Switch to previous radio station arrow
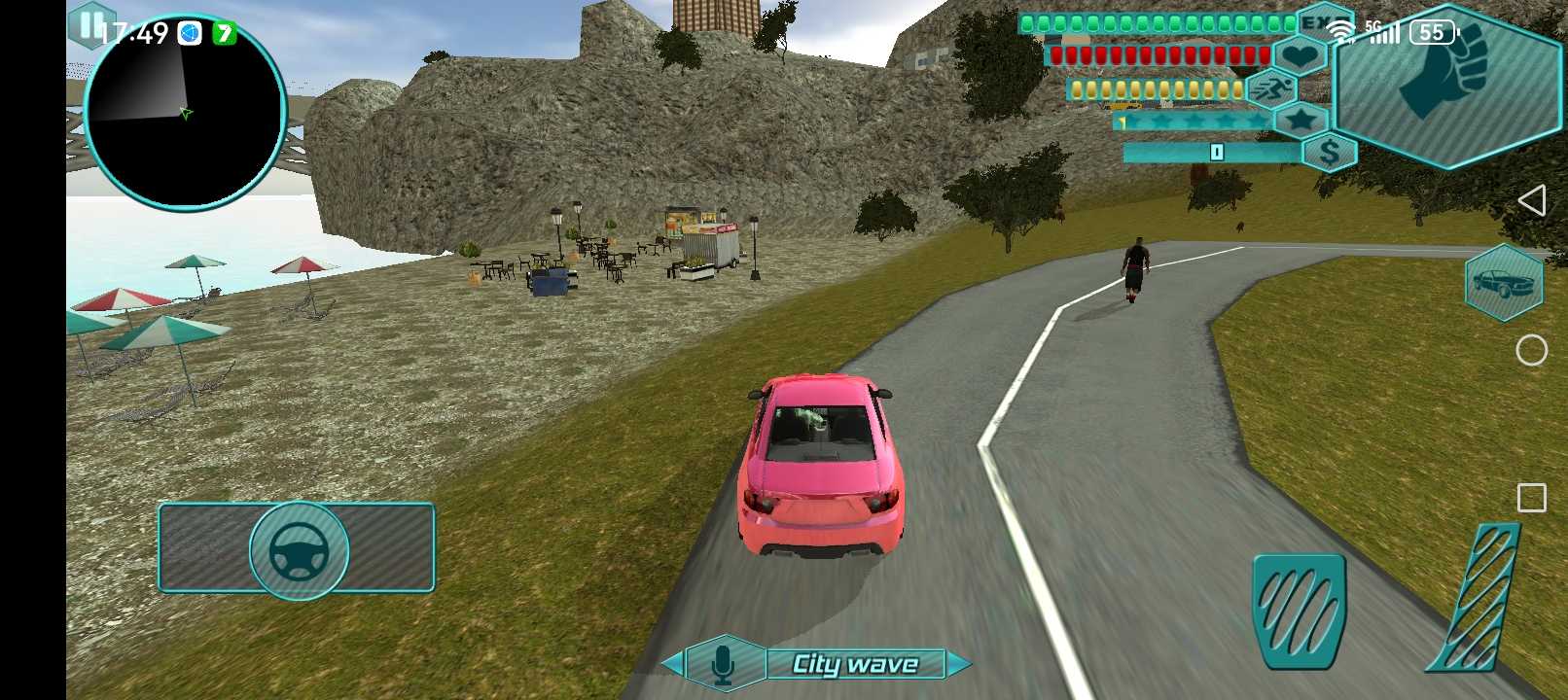The height and width of the screenshot is (700, 1568). 672,664
